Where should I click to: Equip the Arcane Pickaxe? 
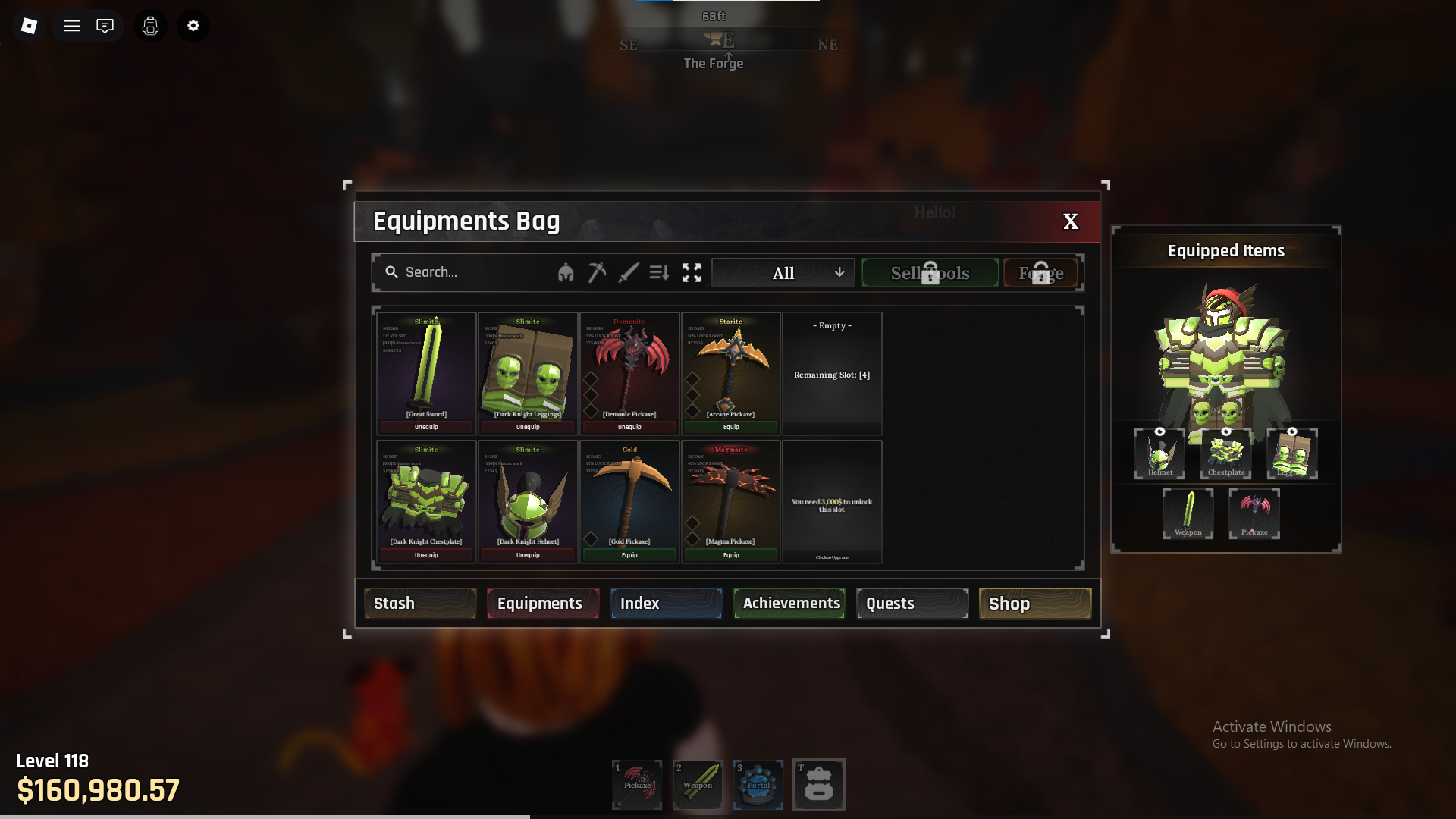(731, 427)
